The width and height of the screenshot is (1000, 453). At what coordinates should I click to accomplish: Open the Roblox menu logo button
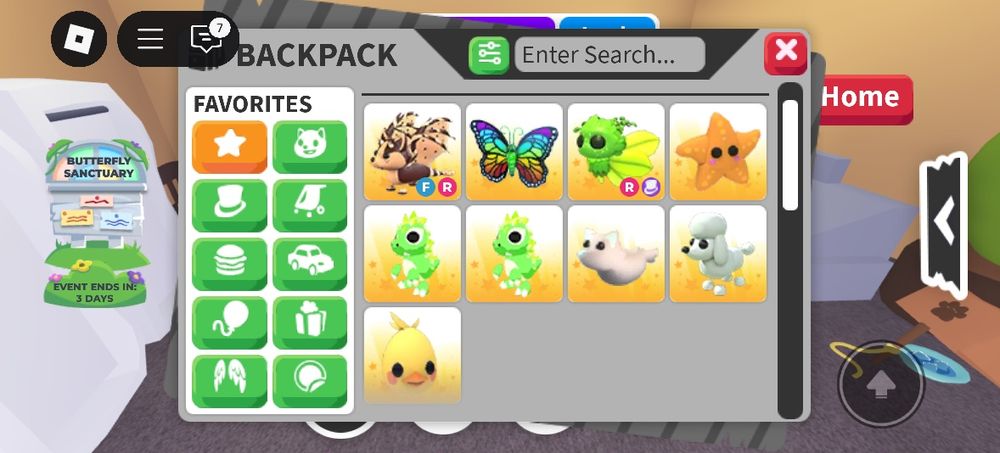[78, 39]
